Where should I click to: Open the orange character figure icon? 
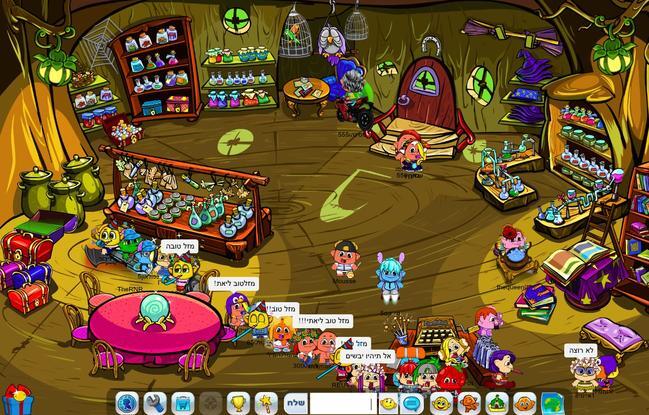[468, 403]
